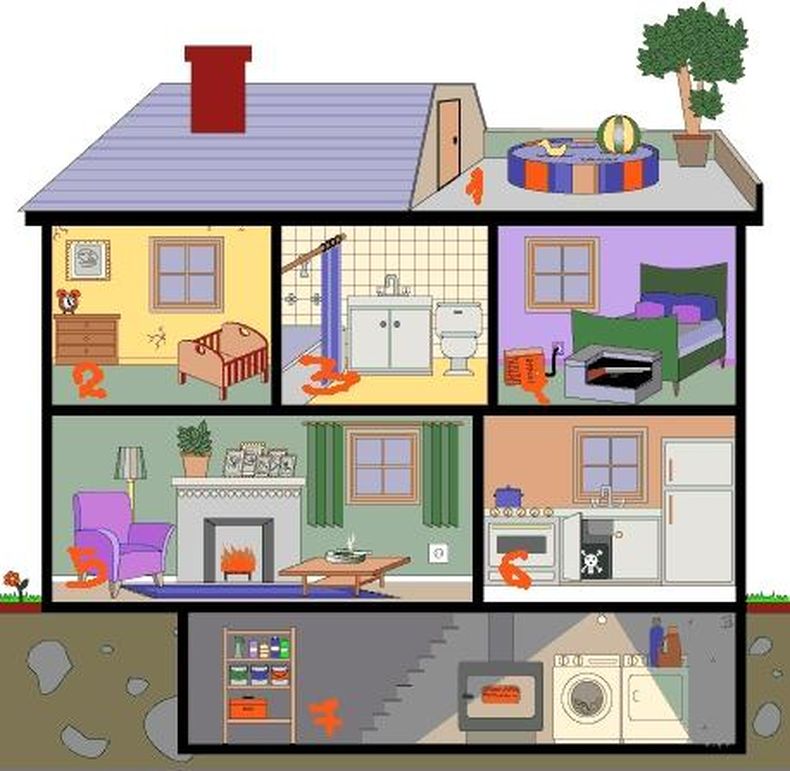Click the number 3 marker in the bathroom
Screen dimensions: 790x771
tap(329, 377)
